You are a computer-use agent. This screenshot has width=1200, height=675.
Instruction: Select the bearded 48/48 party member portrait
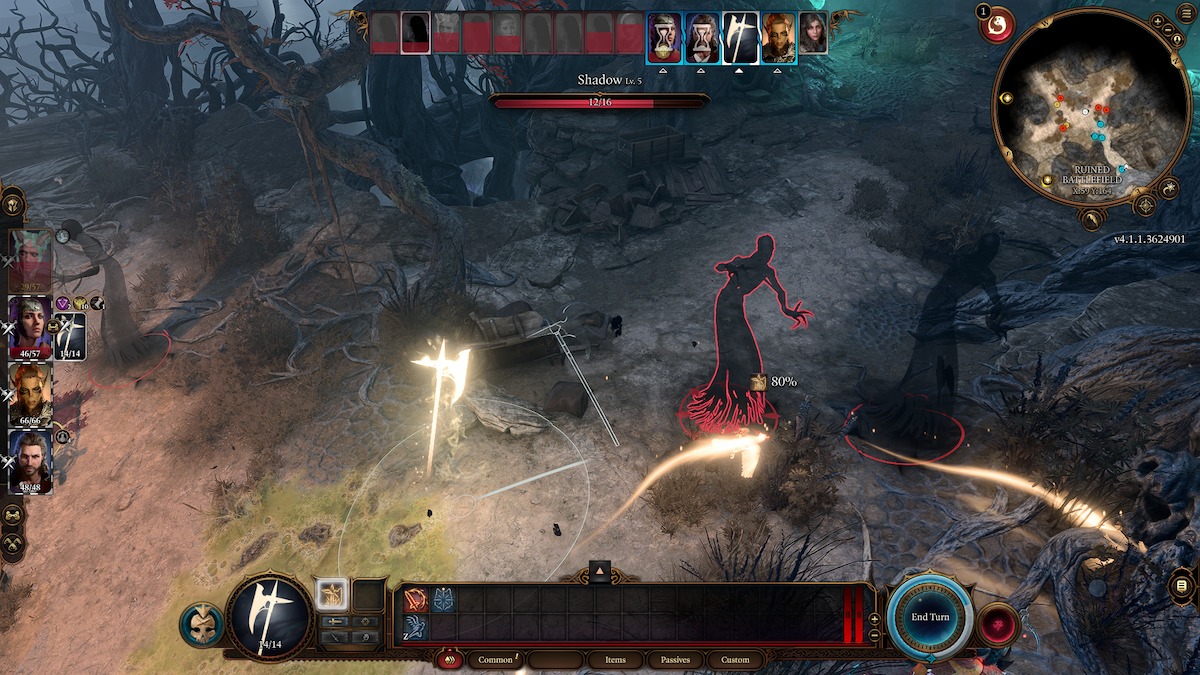click(x=31, y=458)
